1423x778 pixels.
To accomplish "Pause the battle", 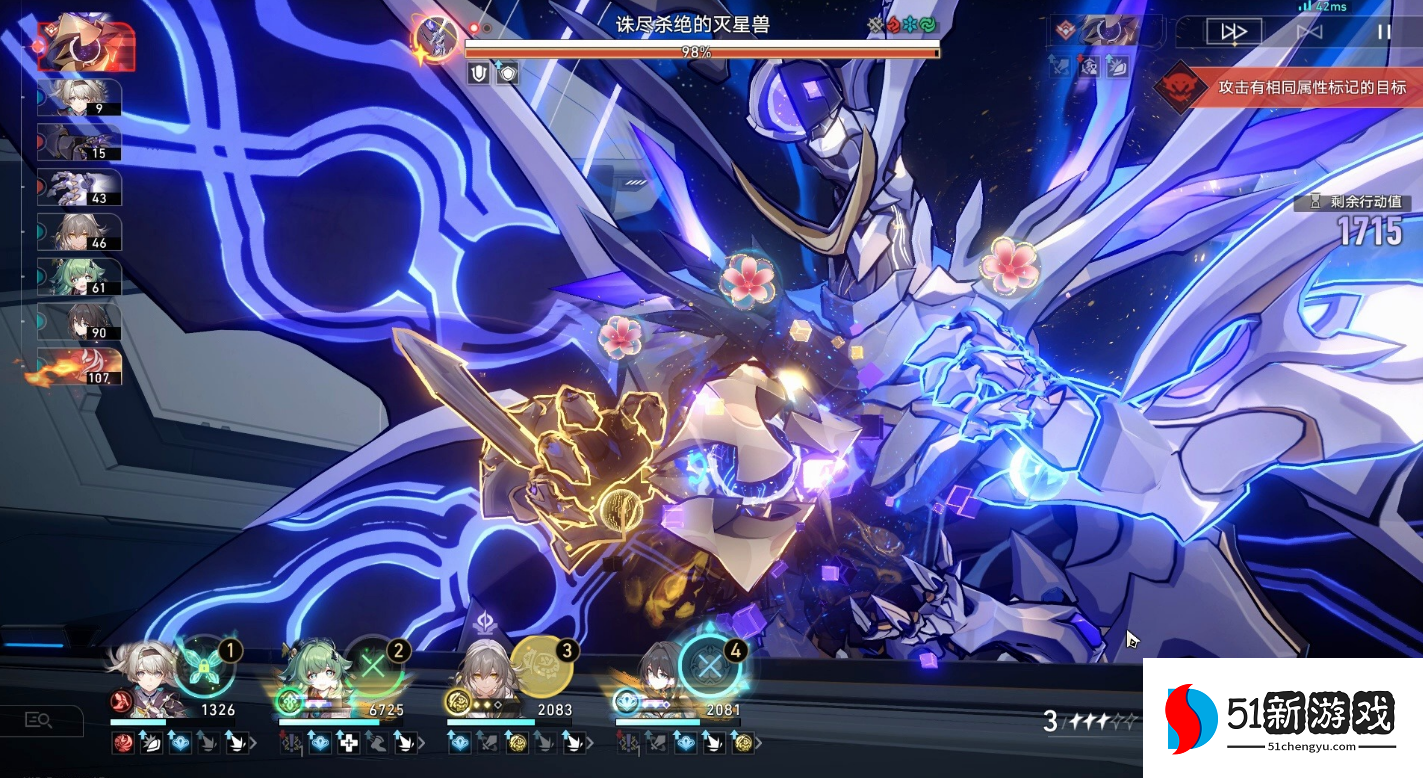I will click(x=1384, y=31).
